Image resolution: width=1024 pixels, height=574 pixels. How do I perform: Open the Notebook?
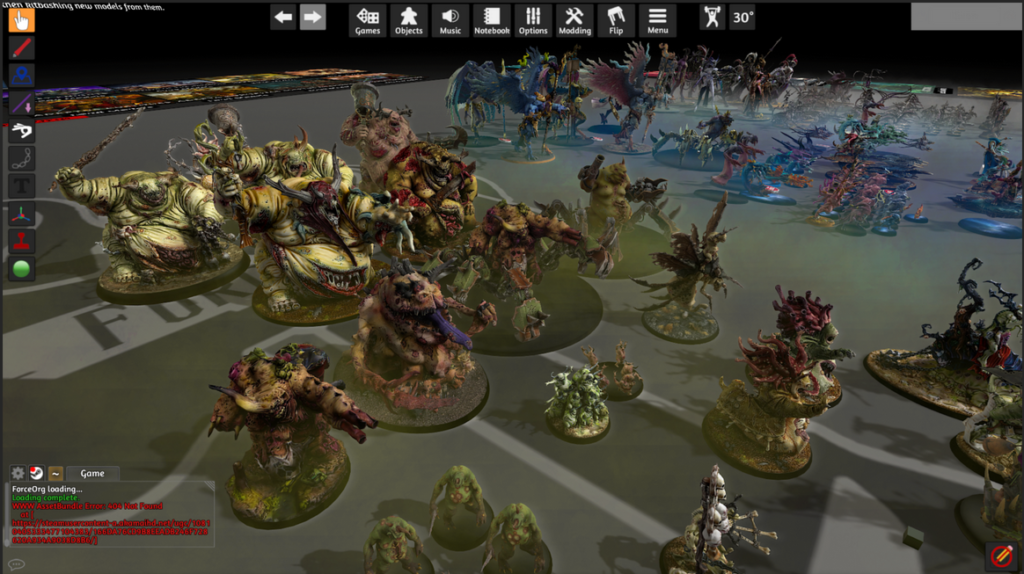pyautogui.click(x=491, y=20)
